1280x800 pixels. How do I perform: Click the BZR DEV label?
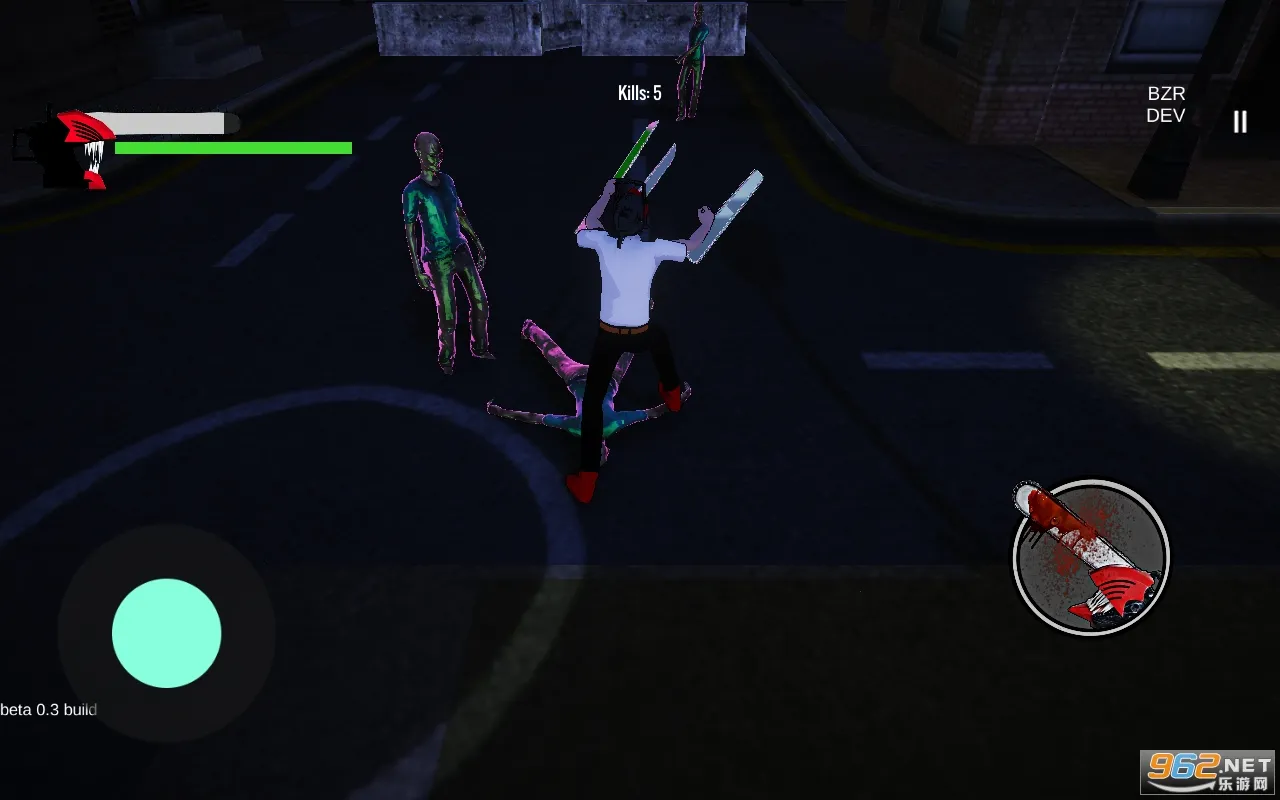[x=1166, y=104]
